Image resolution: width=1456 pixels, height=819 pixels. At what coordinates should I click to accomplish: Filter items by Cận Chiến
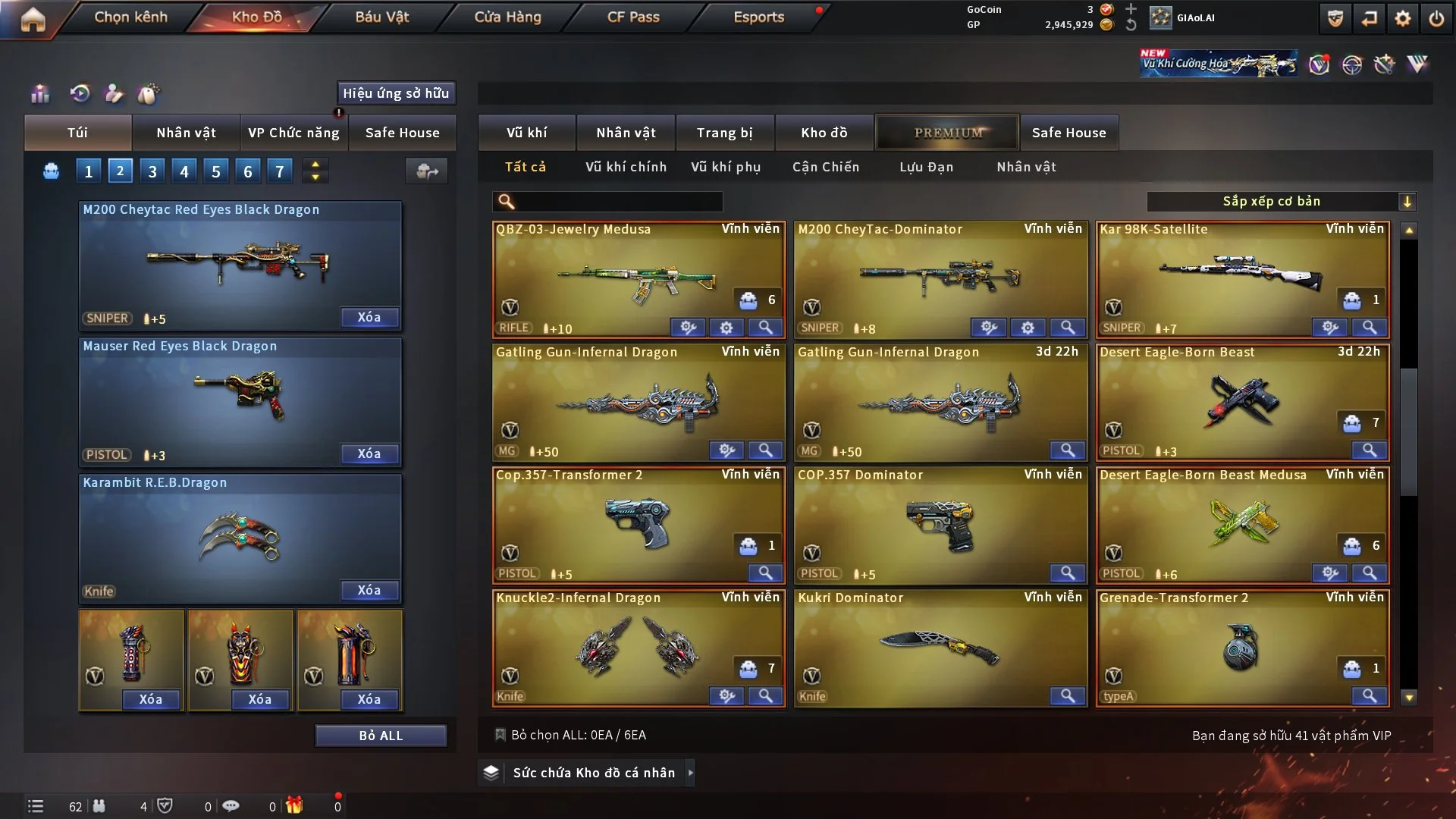tap(826, 167)
